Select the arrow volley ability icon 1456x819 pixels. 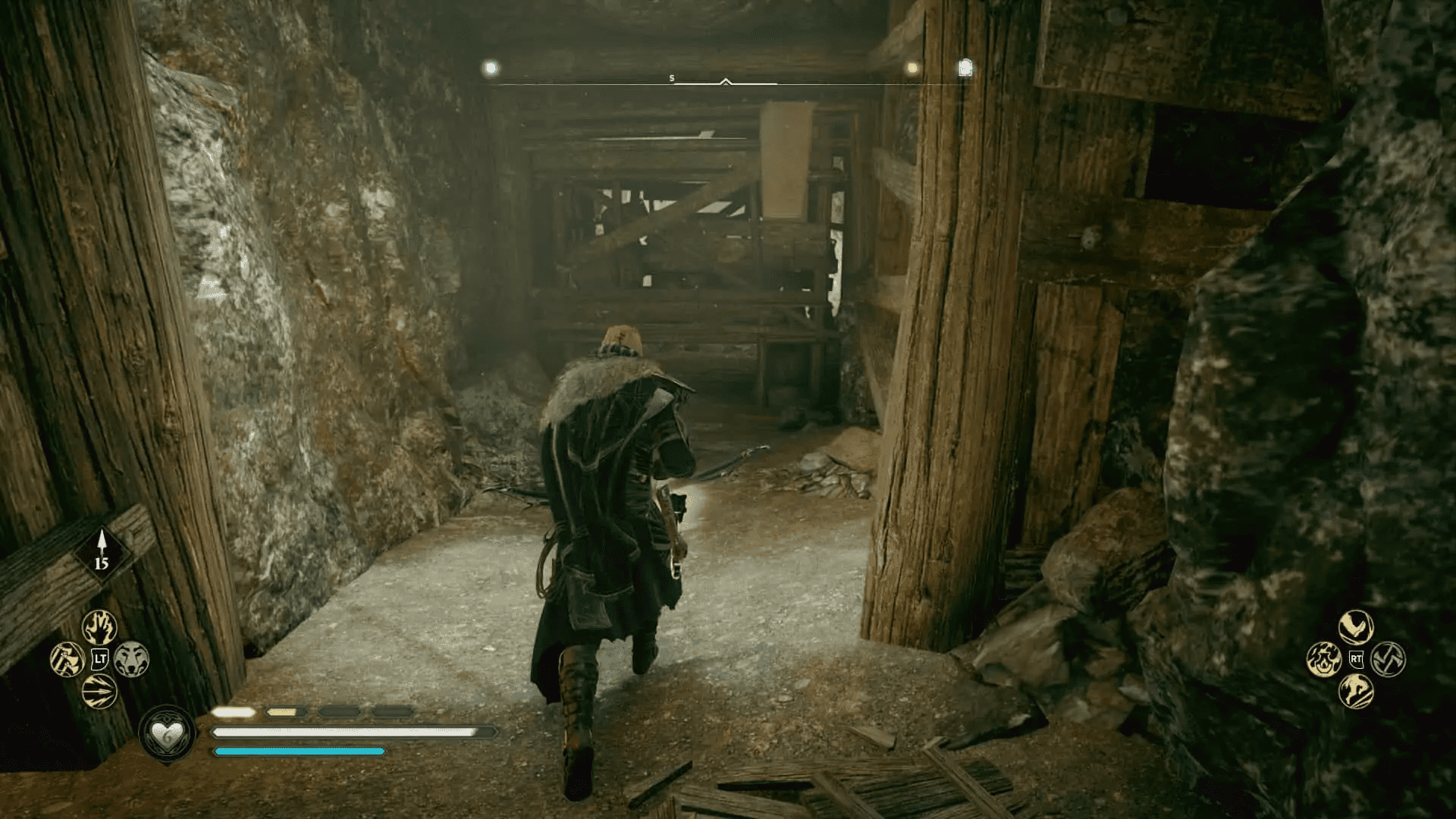pos(99,690)
